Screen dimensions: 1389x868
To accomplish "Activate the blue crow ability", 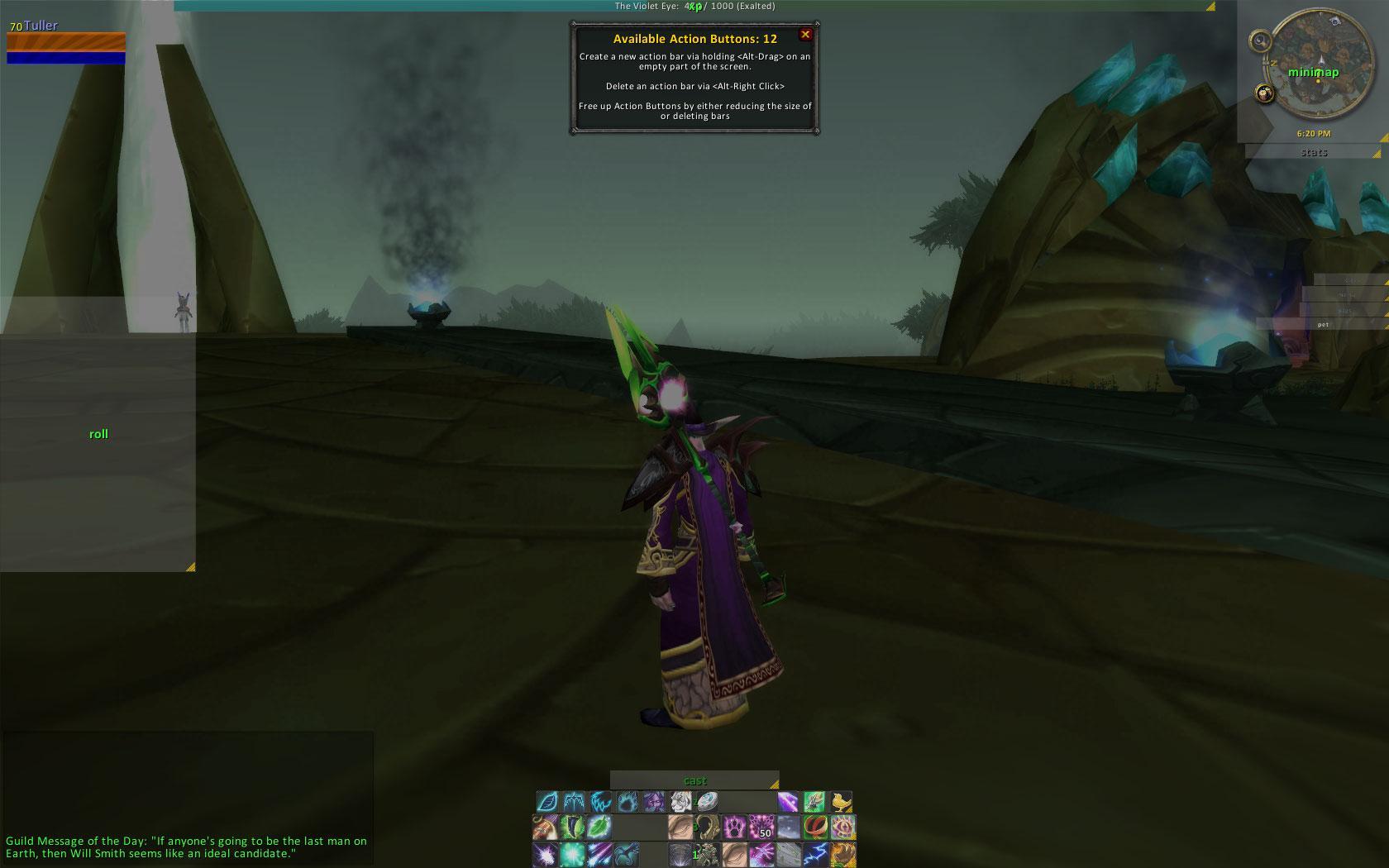I will coord(626,854).
